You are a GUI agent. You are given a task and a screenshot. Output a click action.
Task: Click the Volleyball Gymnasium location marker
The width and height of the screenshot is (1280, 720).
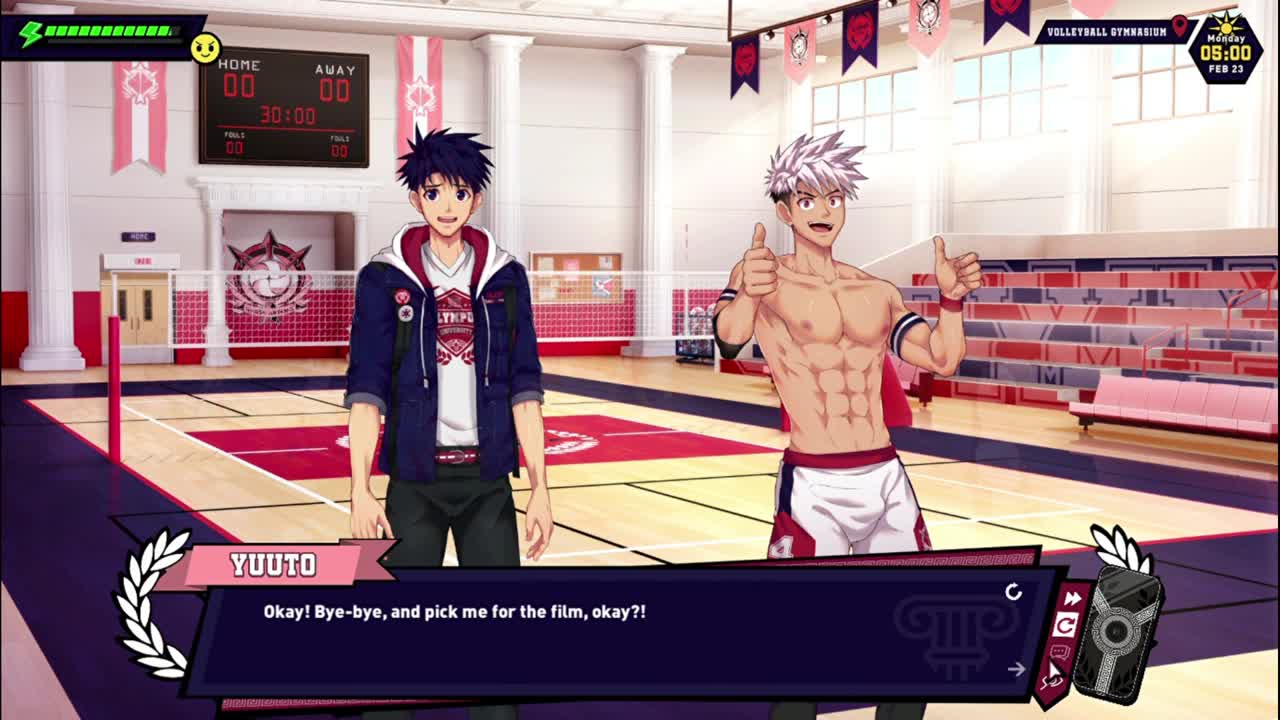tap(1180, 27)
